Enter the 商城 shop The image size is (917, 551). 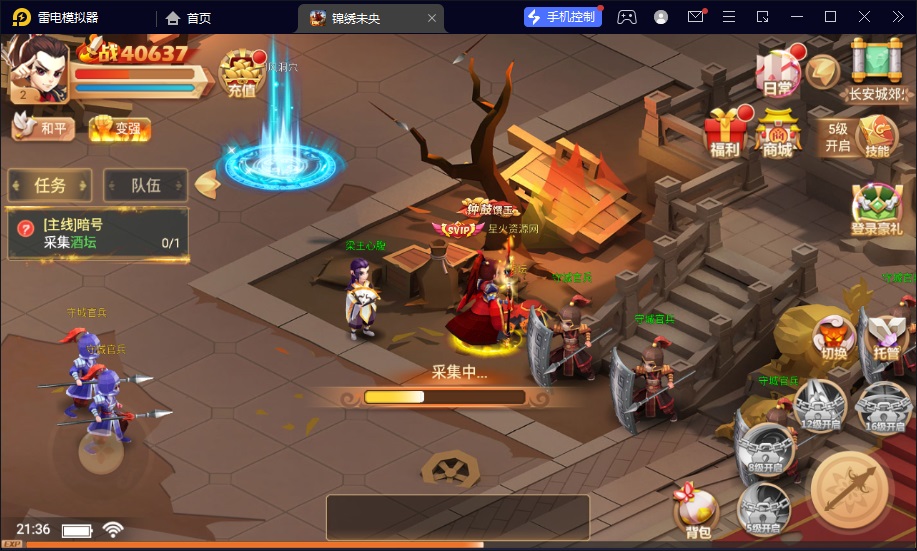(x=778, y=133)
